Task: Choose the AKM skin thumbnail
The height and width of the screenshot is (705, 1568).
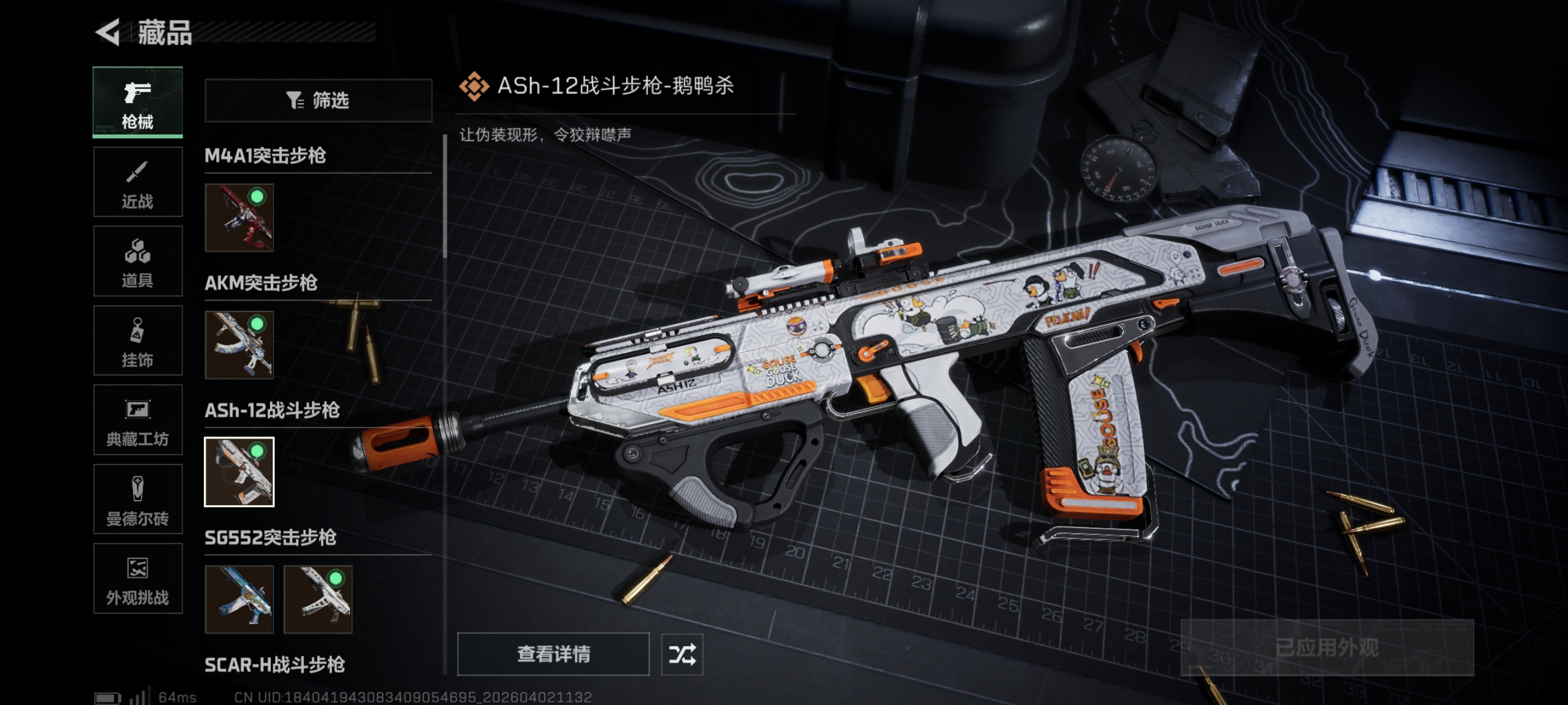Action: coord(239,345)
